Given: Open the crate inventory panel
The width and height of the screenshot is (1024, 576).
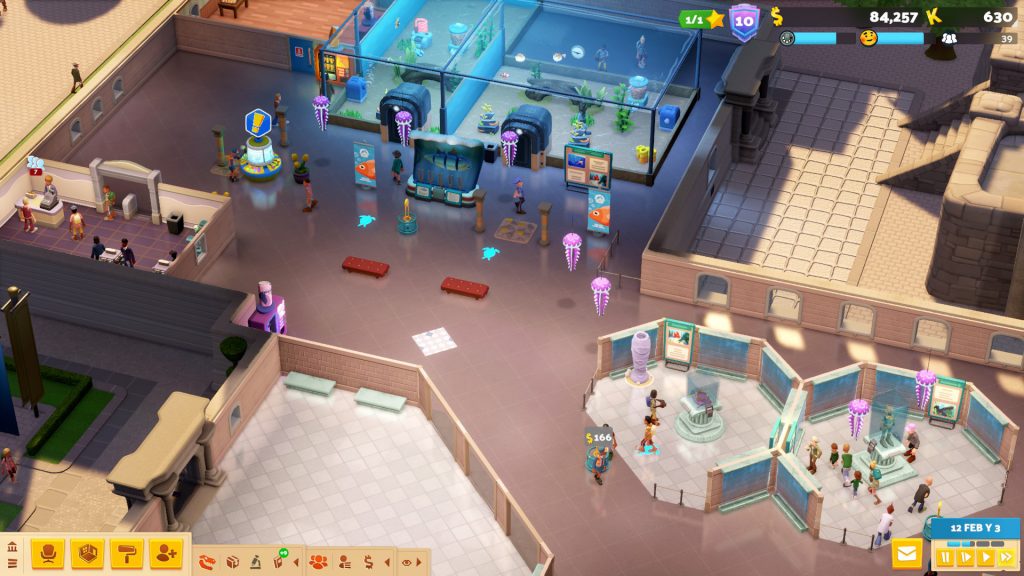Looking at the screenshot, I should pos(233,562).
